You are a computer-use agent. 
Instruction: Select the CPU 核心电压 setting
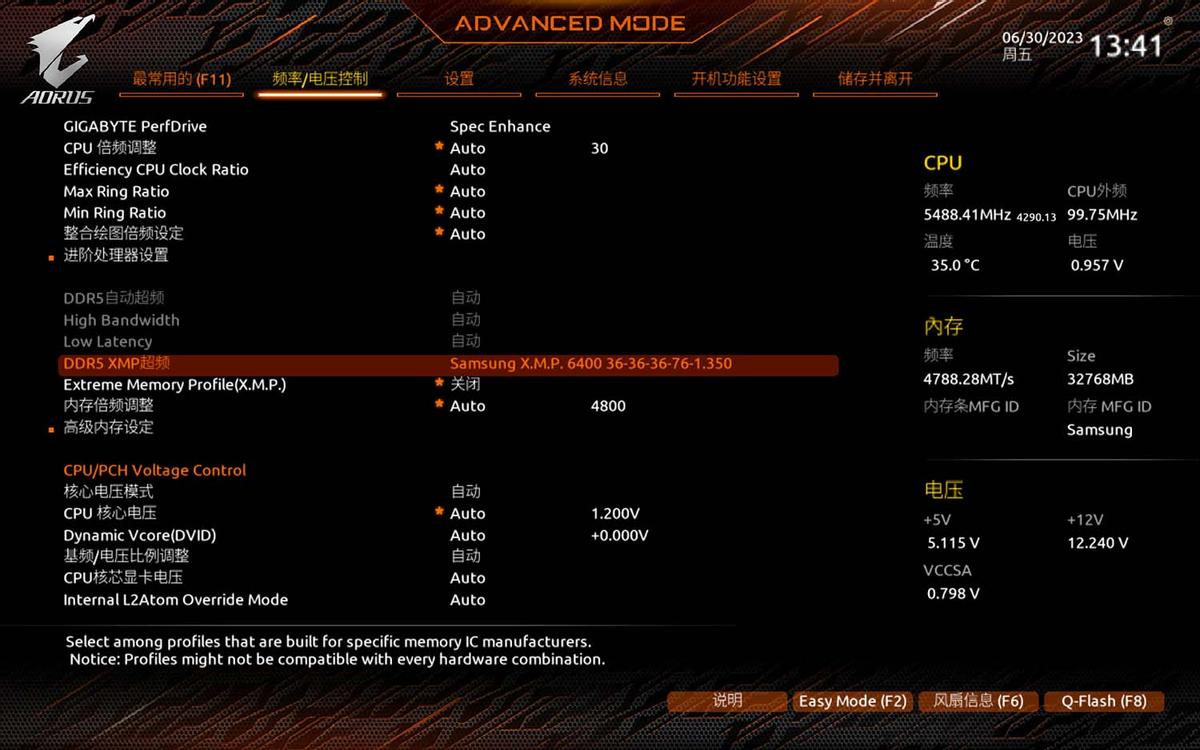(110, 513)
